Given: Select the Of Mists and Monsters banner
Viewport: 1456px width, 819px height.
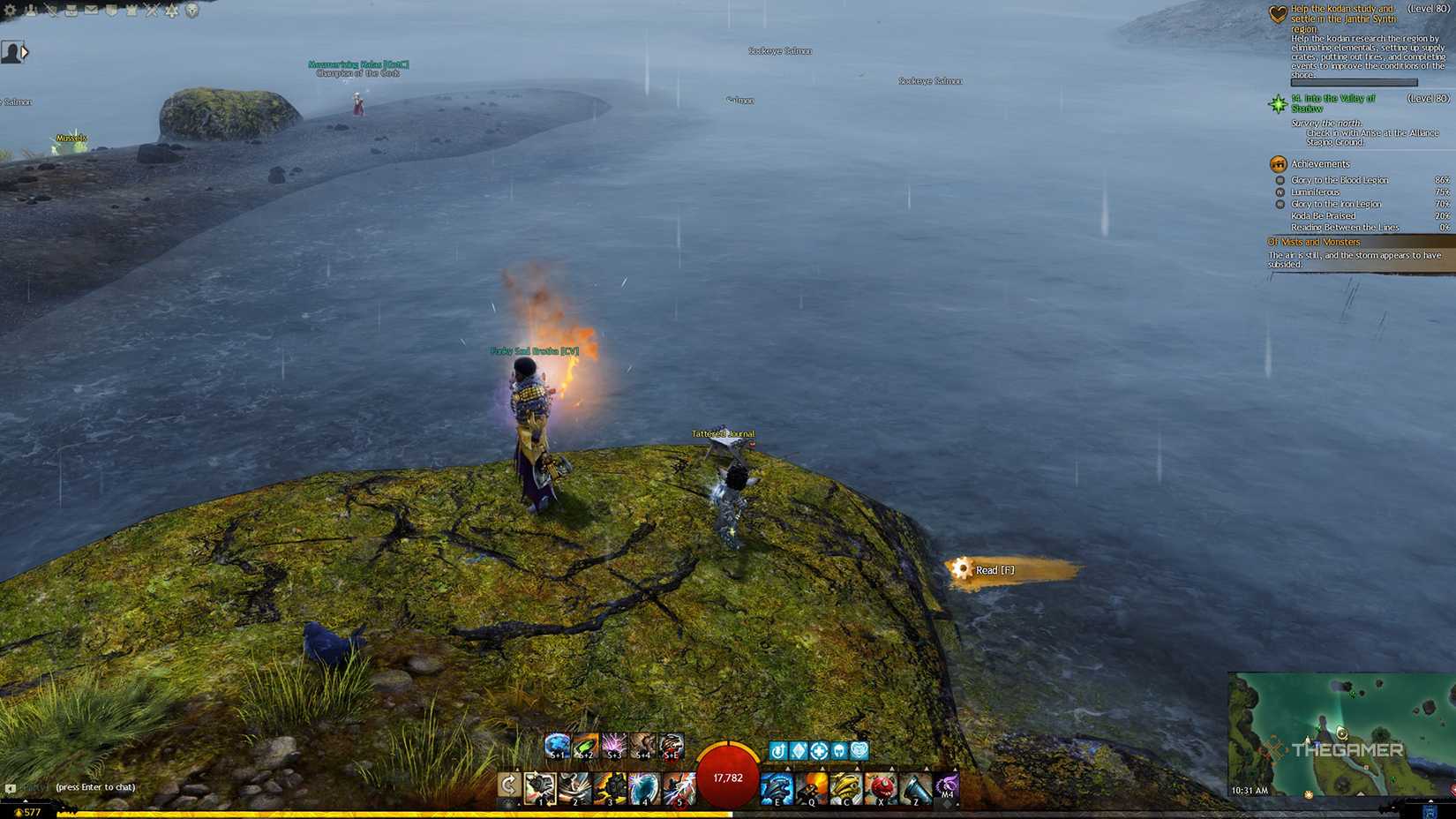Looking at the screenshot, I should tap(1315, 242).
